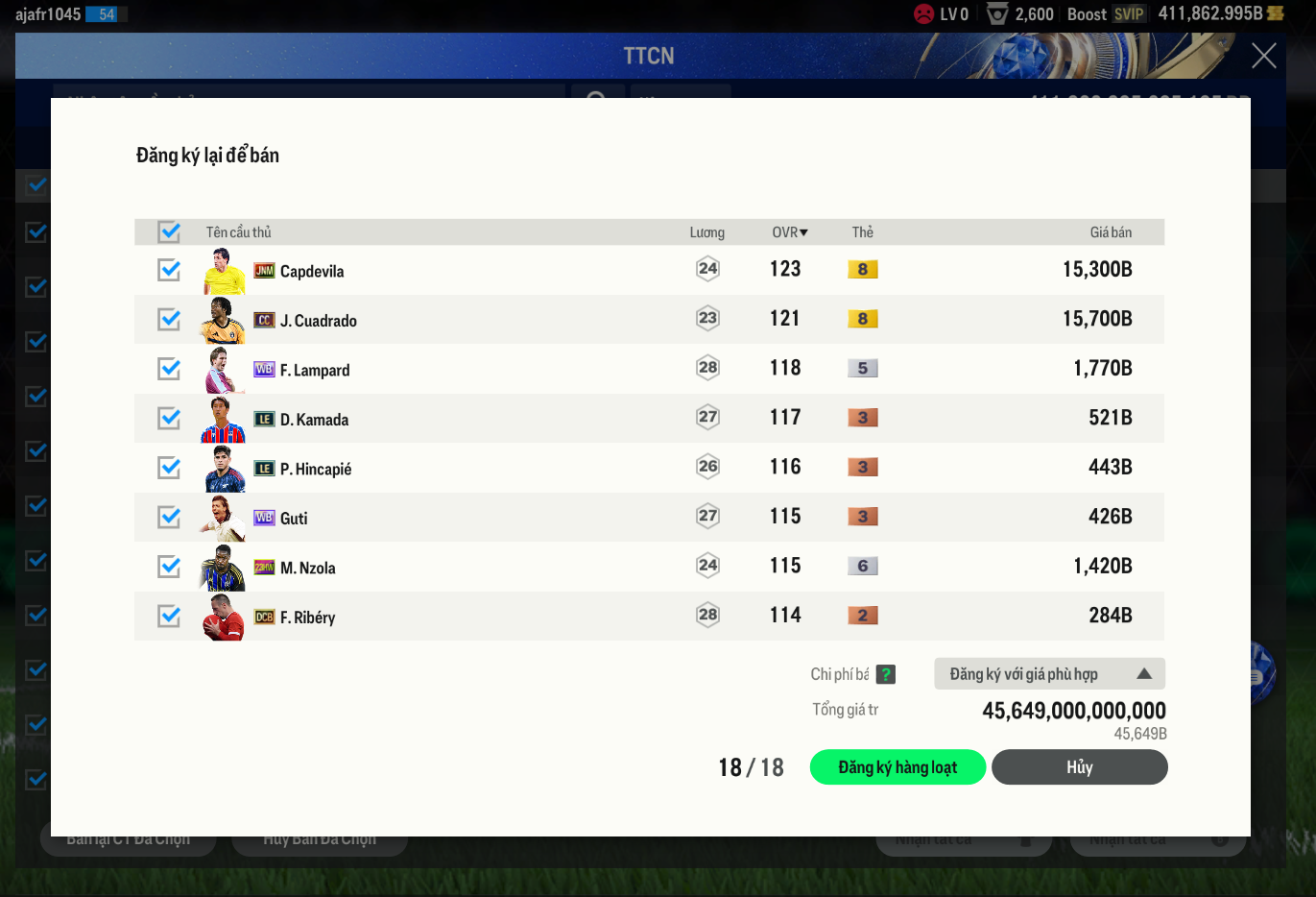Click the green question mark help icon

click(x=886, y=674)
